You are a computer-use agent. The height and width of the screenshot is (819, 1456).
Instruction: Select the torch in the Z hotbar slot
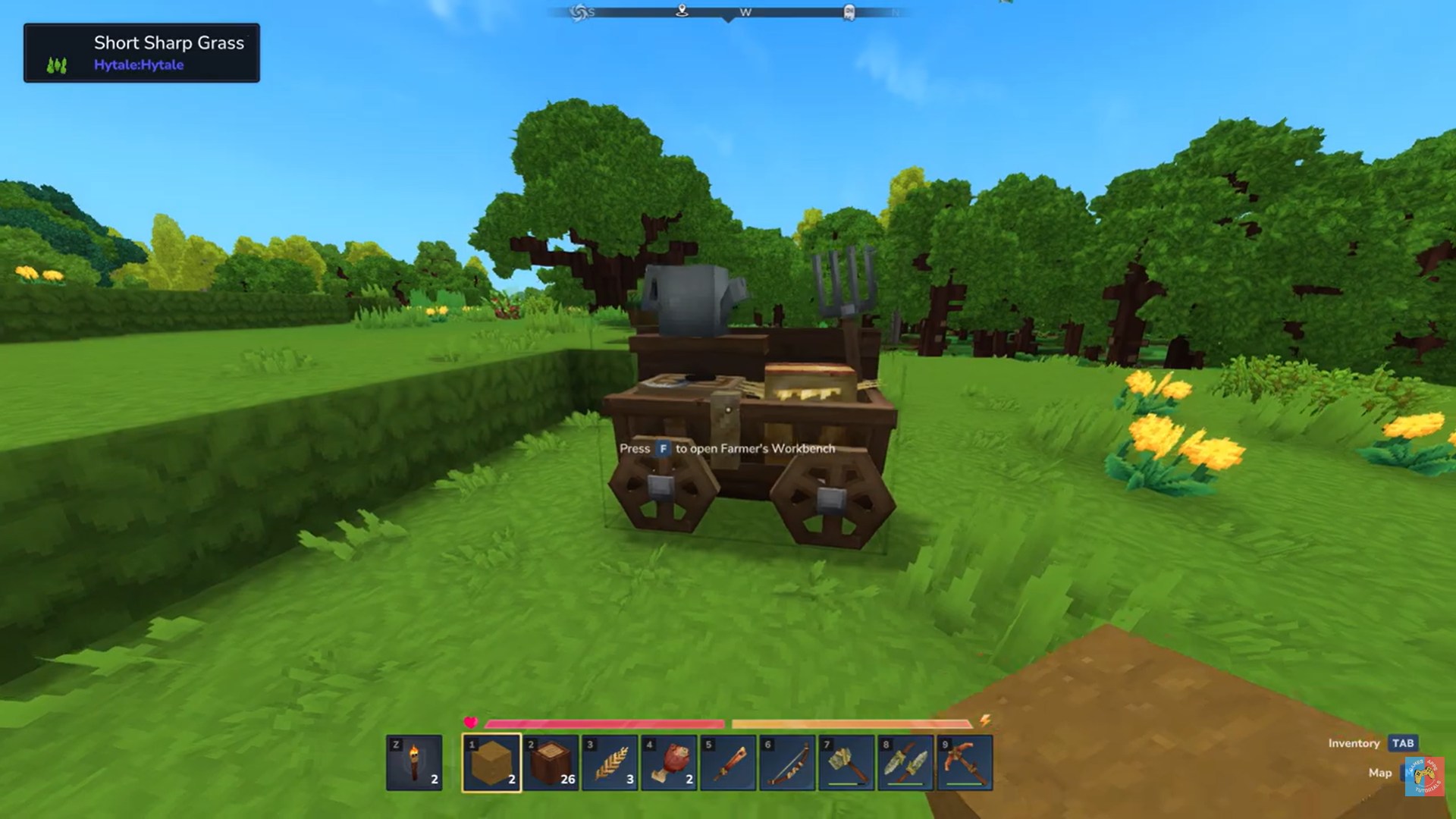point(413,762)
